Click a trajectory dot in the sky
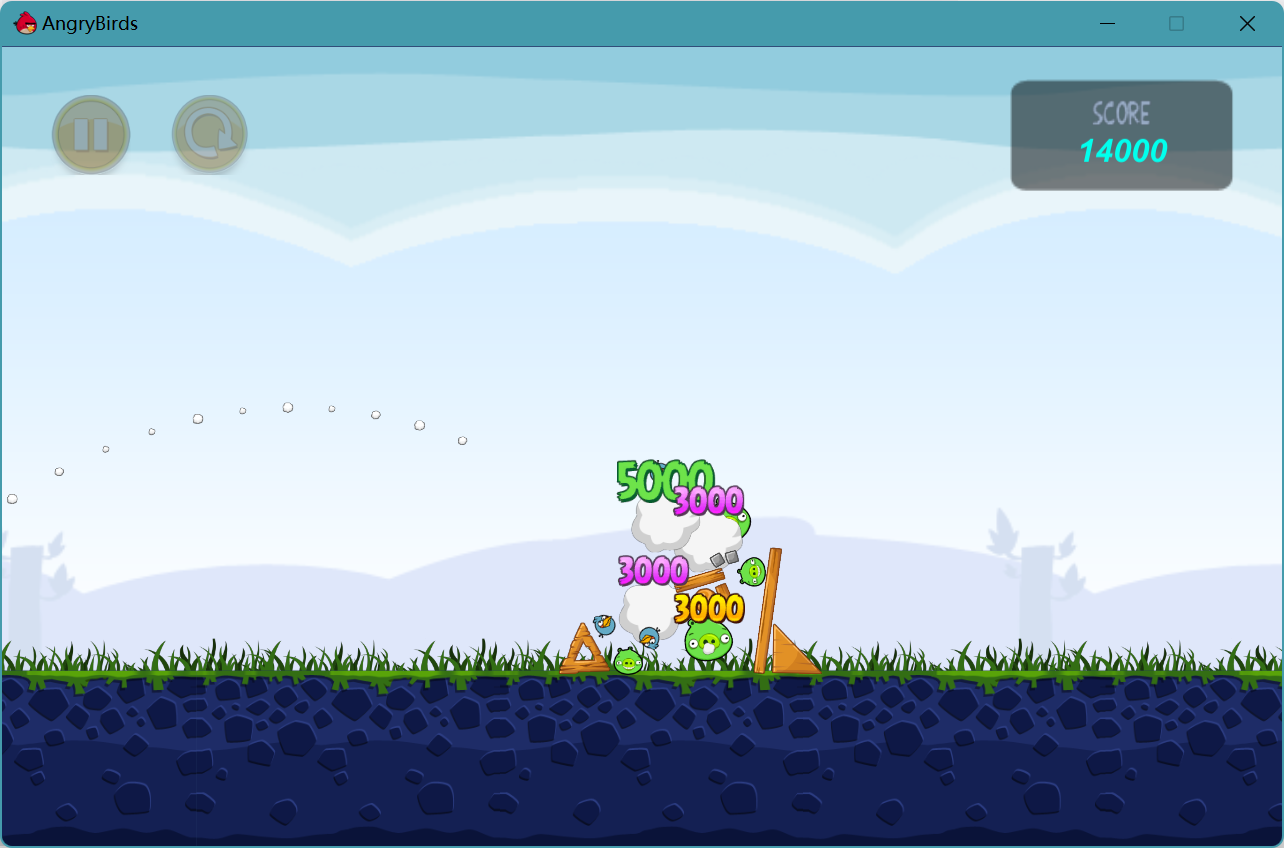 (288, 406)
